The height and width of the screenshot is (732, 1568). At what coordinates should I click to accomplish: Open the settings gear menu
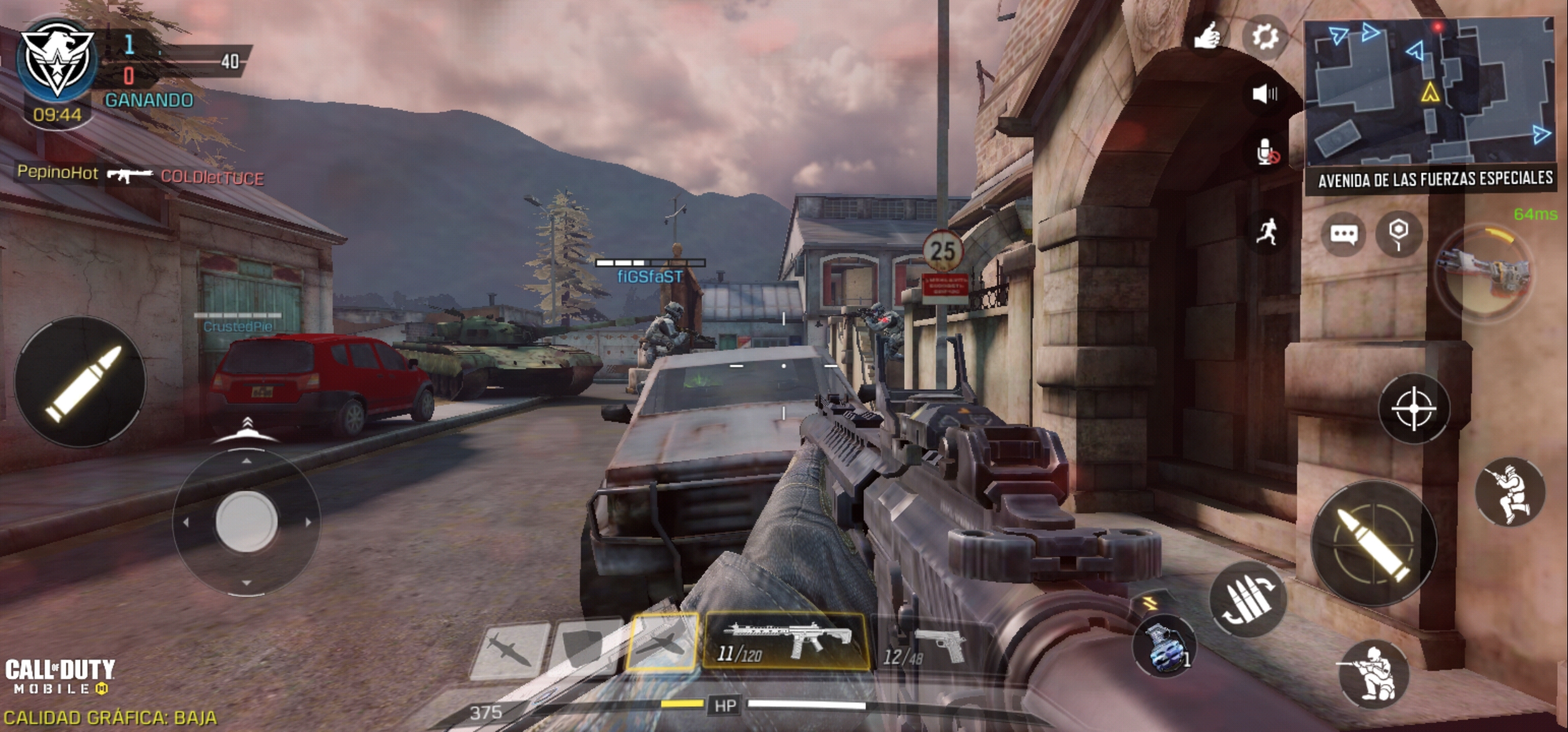(1264, 37)
